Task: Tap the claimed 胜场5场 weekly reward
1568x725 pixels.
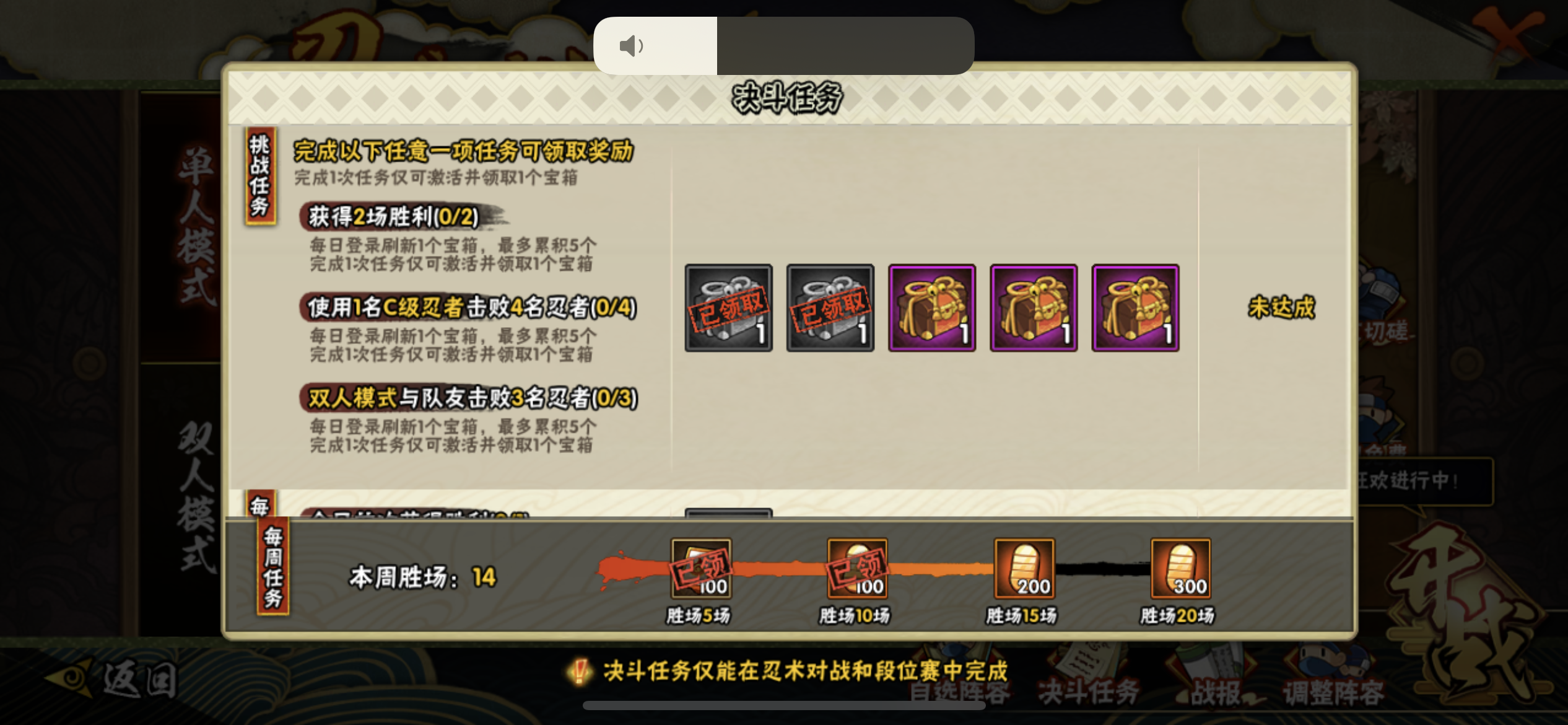Action: click(701, 568)
